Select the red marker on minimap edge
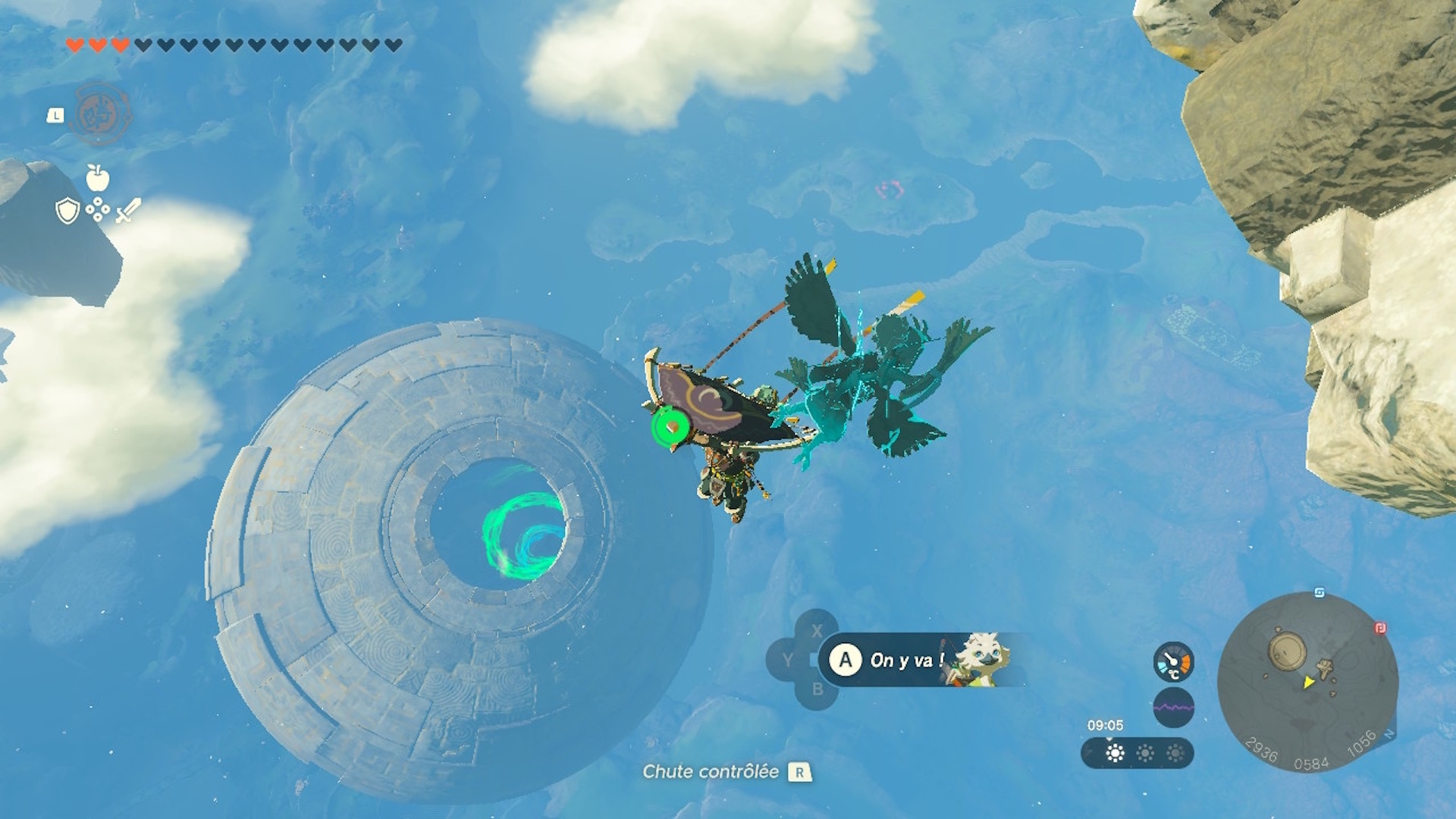Image resolution: width=1456 pixels, height=819 pixels. tap(1380, 628)
